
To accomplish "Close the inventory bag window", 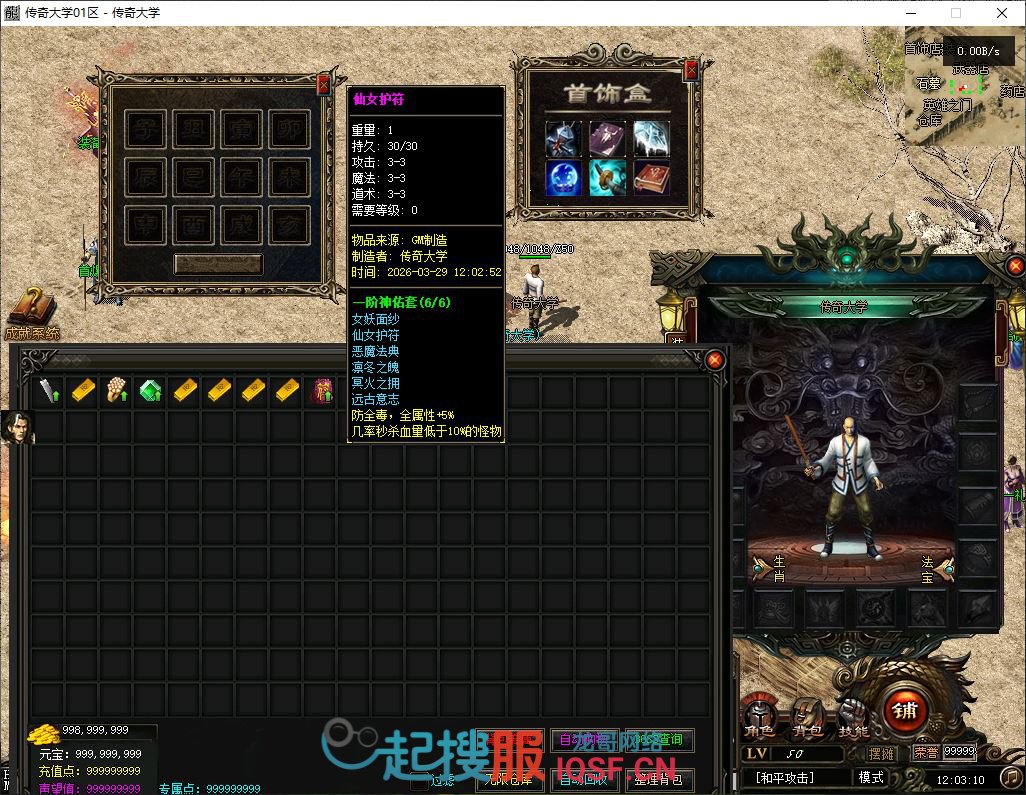I will click(x=714, y=360).
